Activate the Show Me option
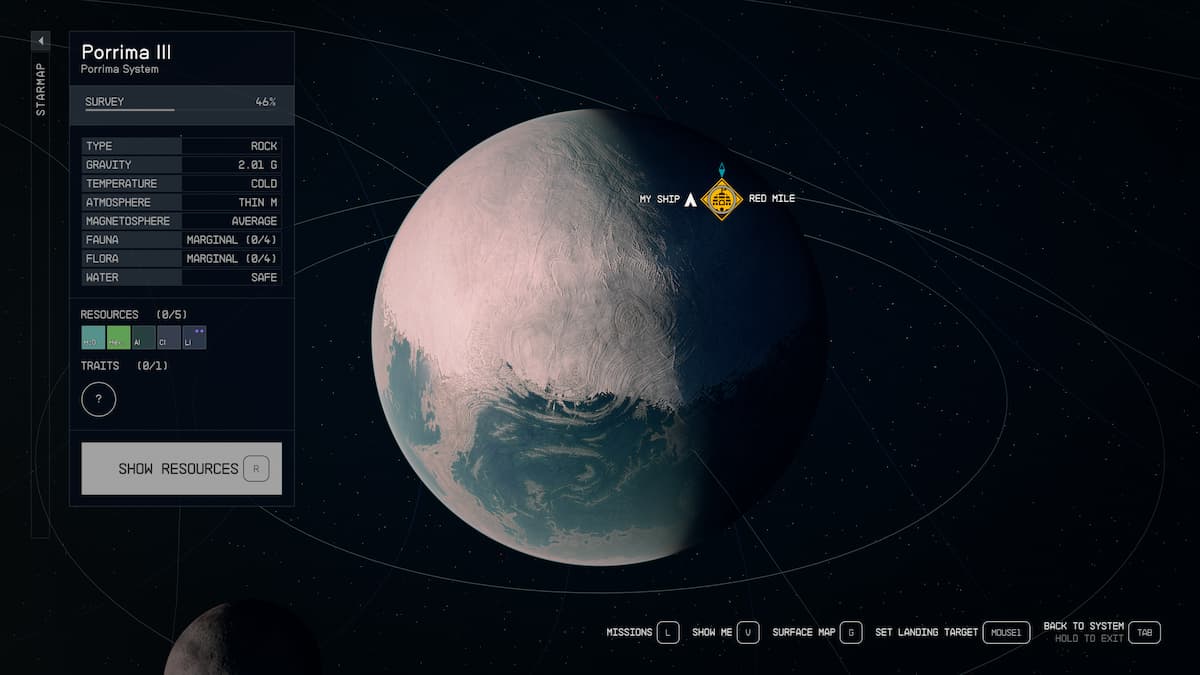The height and width of the screenshot is (675, 1200). tap(748, 632)
